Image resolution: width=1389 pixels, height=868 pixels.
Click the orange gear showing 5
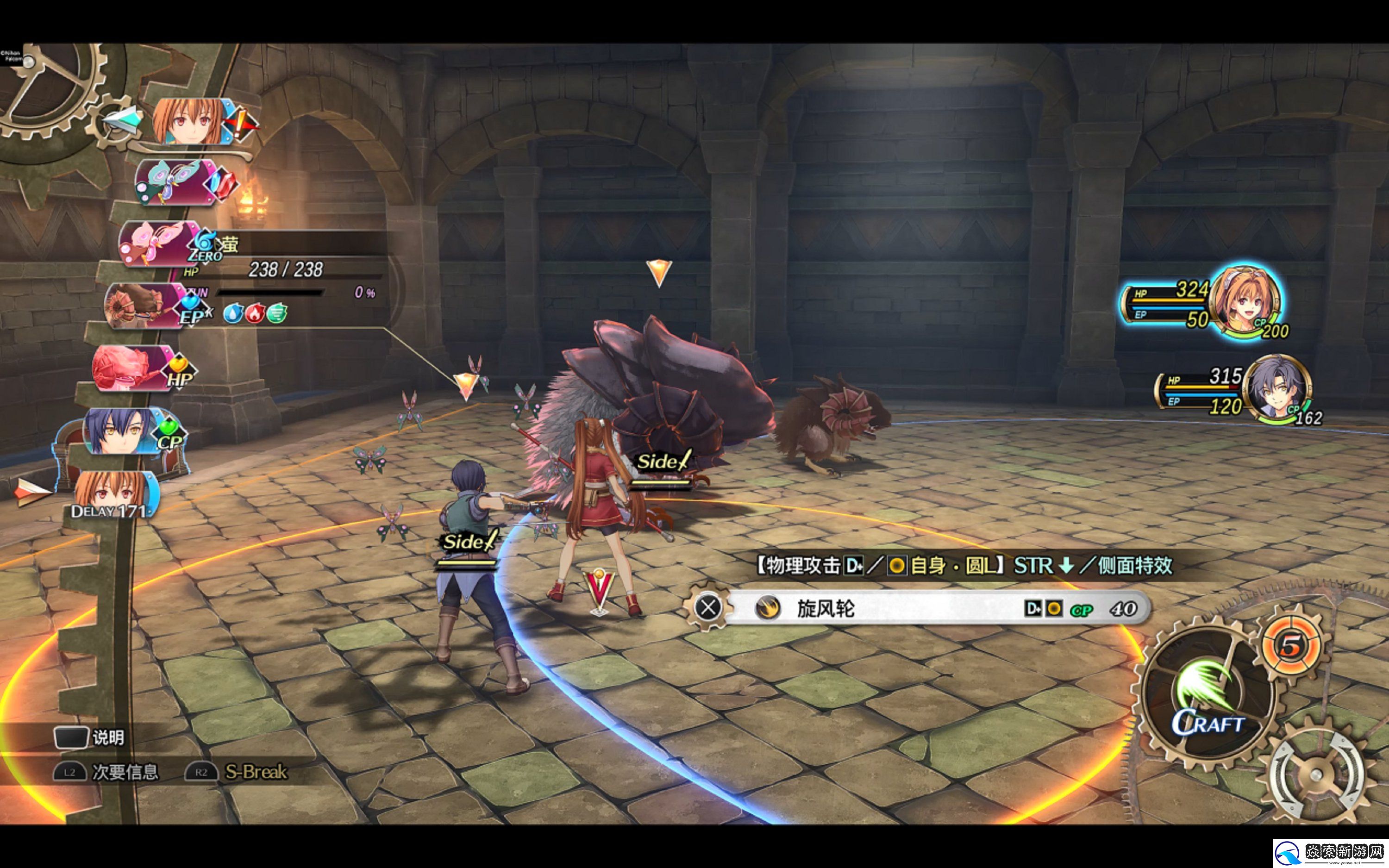coord(1291,645)
